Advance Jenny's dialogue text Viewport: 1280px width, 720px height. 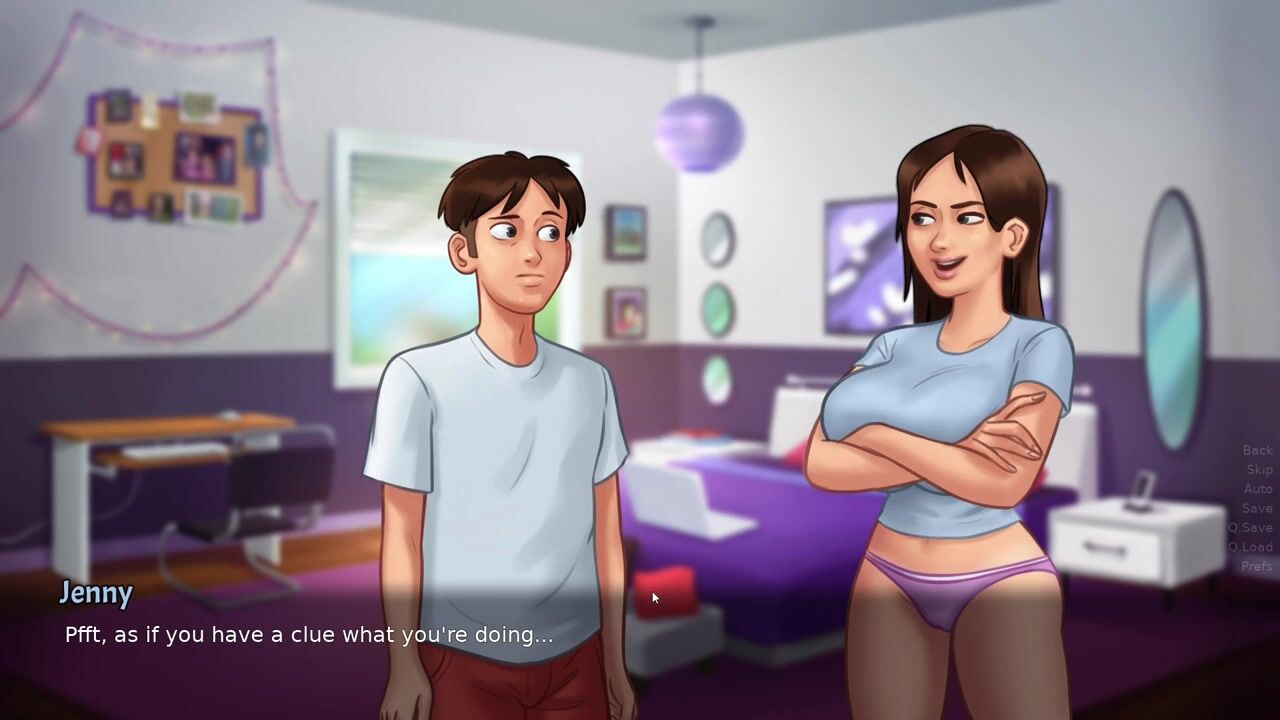coord(309,635)
